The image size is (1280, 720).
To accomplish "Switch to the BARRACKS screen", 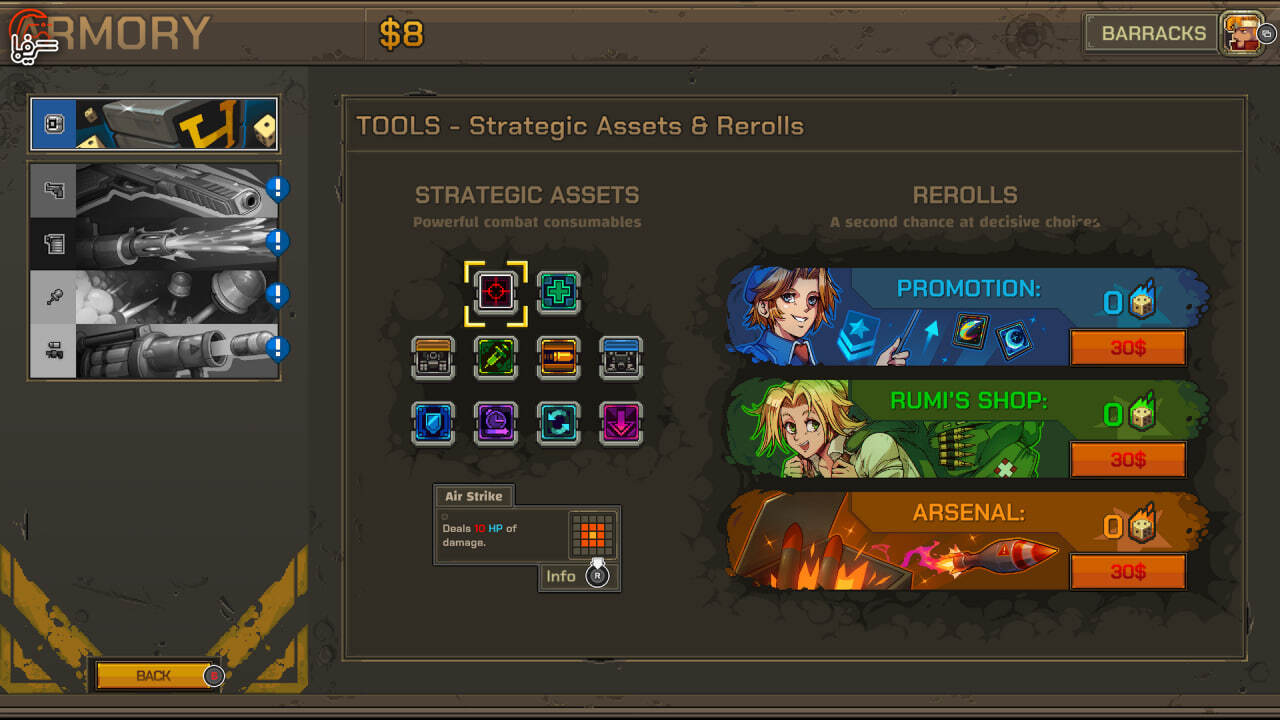I will (1152, 32).
